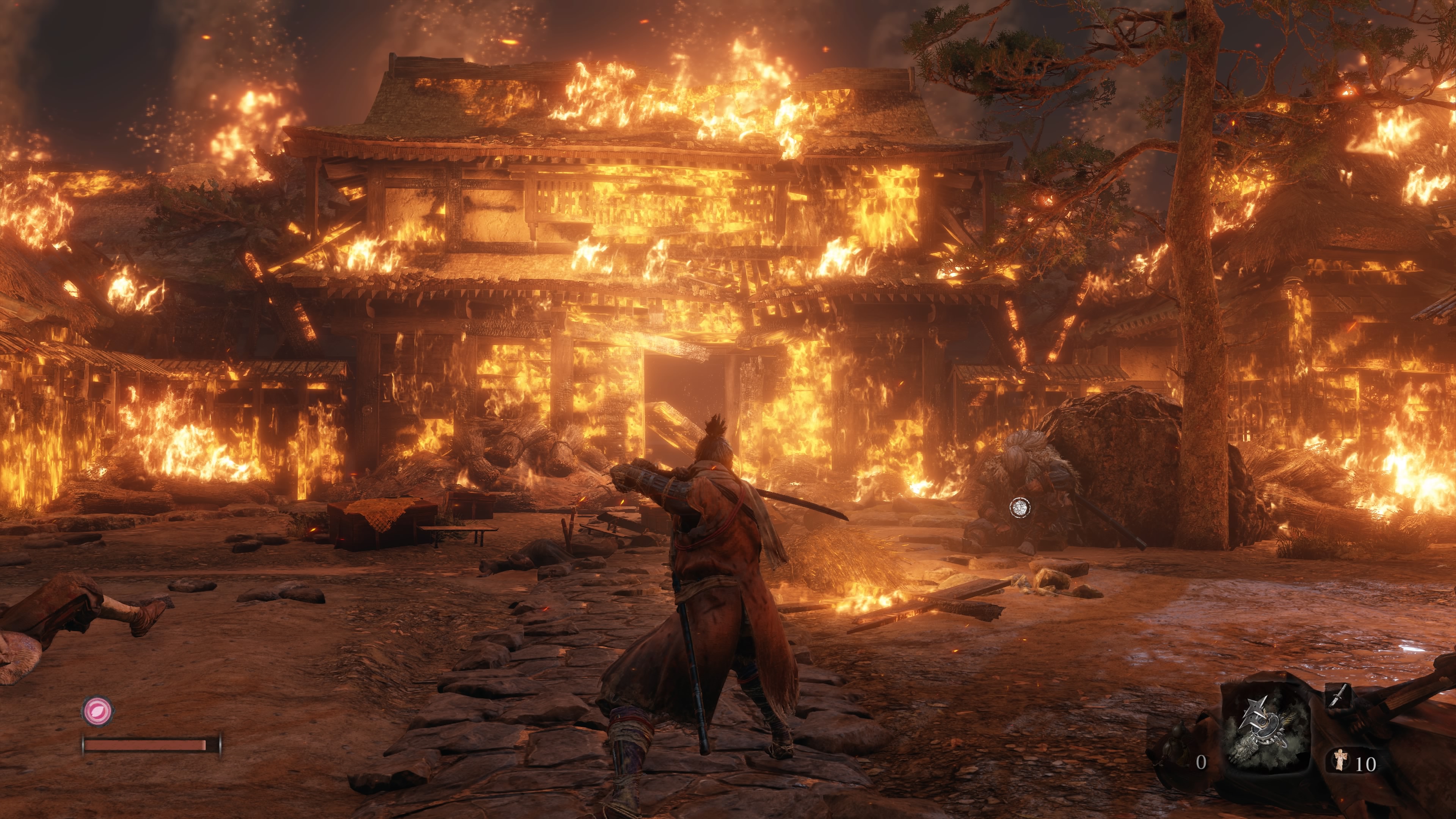Click the white lock-on marker on the enemy
This screenshot has height=819, width=1456.
1020,508
